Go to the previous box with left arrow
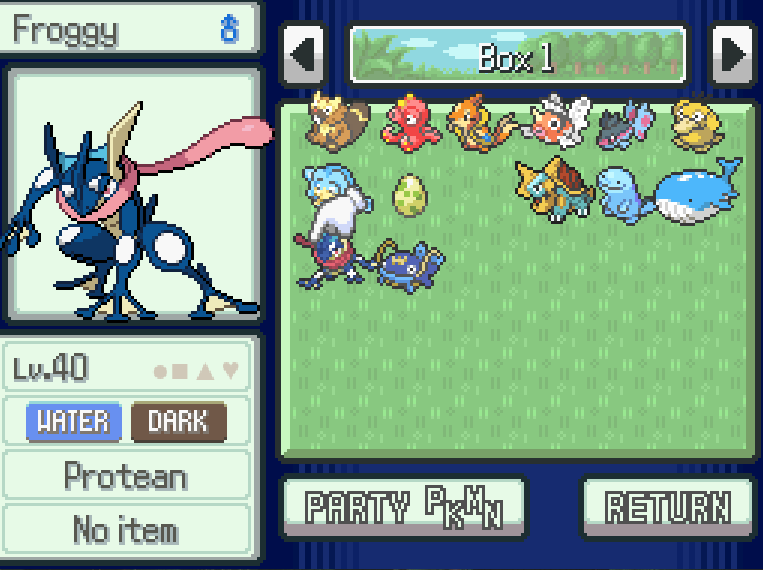This screenshot has width=763, height=570. point(304,55)
